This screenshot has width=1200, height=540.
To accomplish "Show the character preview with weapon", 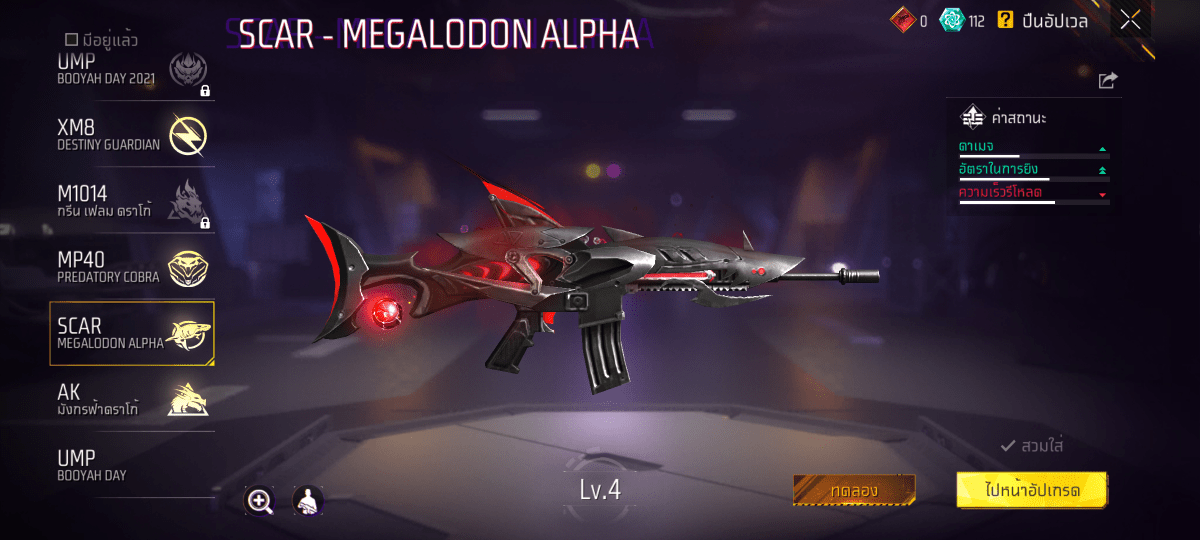I will [x=308, y=501].
